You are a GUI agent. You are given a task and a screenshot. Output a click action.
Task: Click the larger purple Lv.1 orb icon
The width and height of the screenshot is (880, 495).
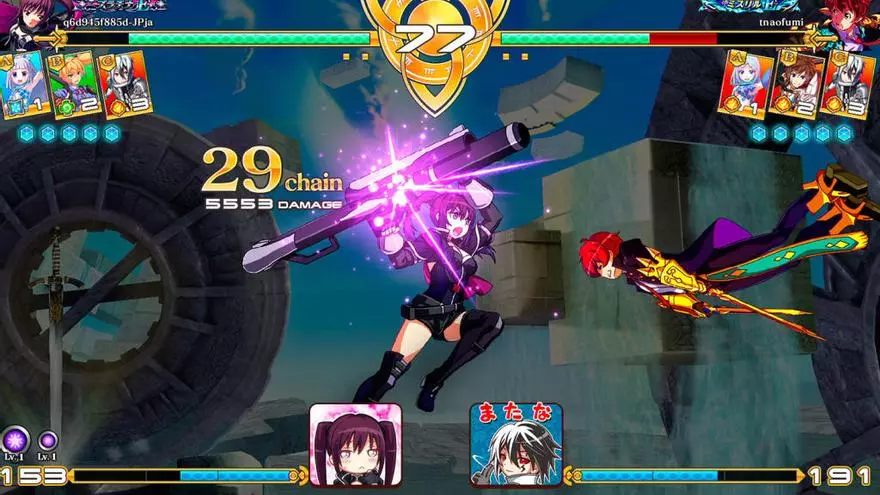[15, 439]
